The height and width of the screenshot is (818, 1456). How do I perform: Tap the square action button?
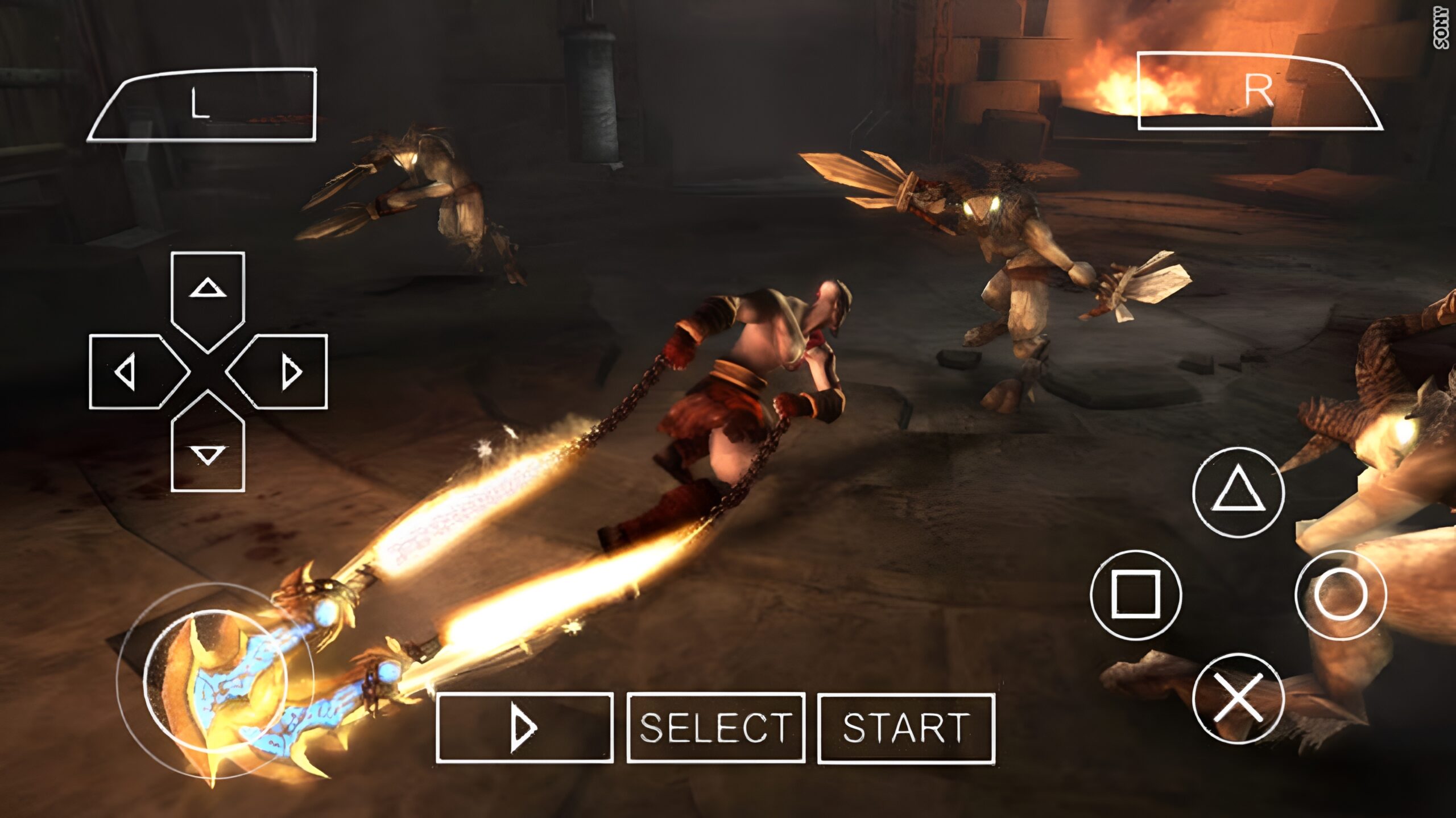tap(1136, 595)
